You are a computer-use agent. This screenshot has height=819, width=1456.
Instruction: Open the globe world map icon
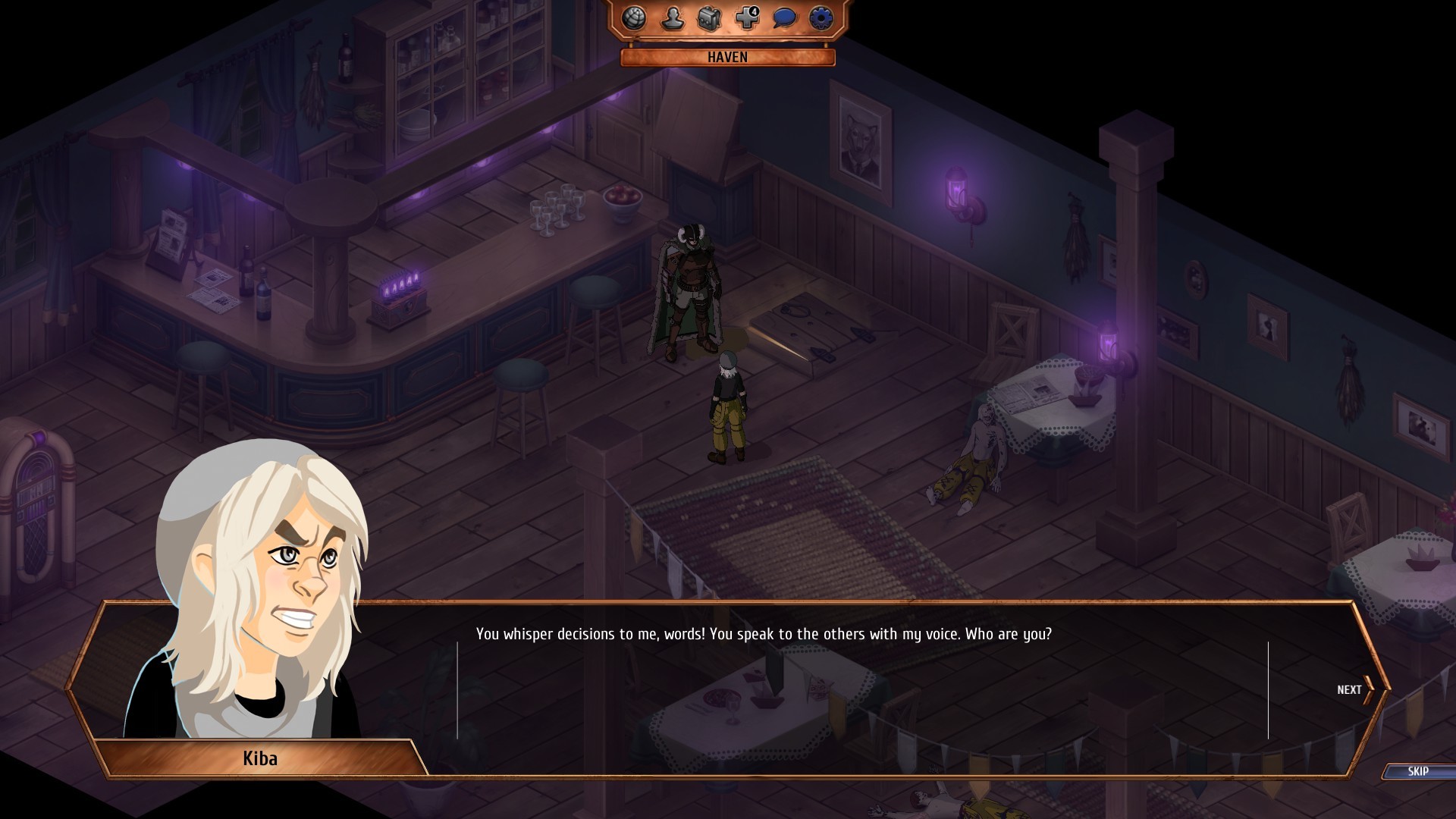click(x=634, y=18)
